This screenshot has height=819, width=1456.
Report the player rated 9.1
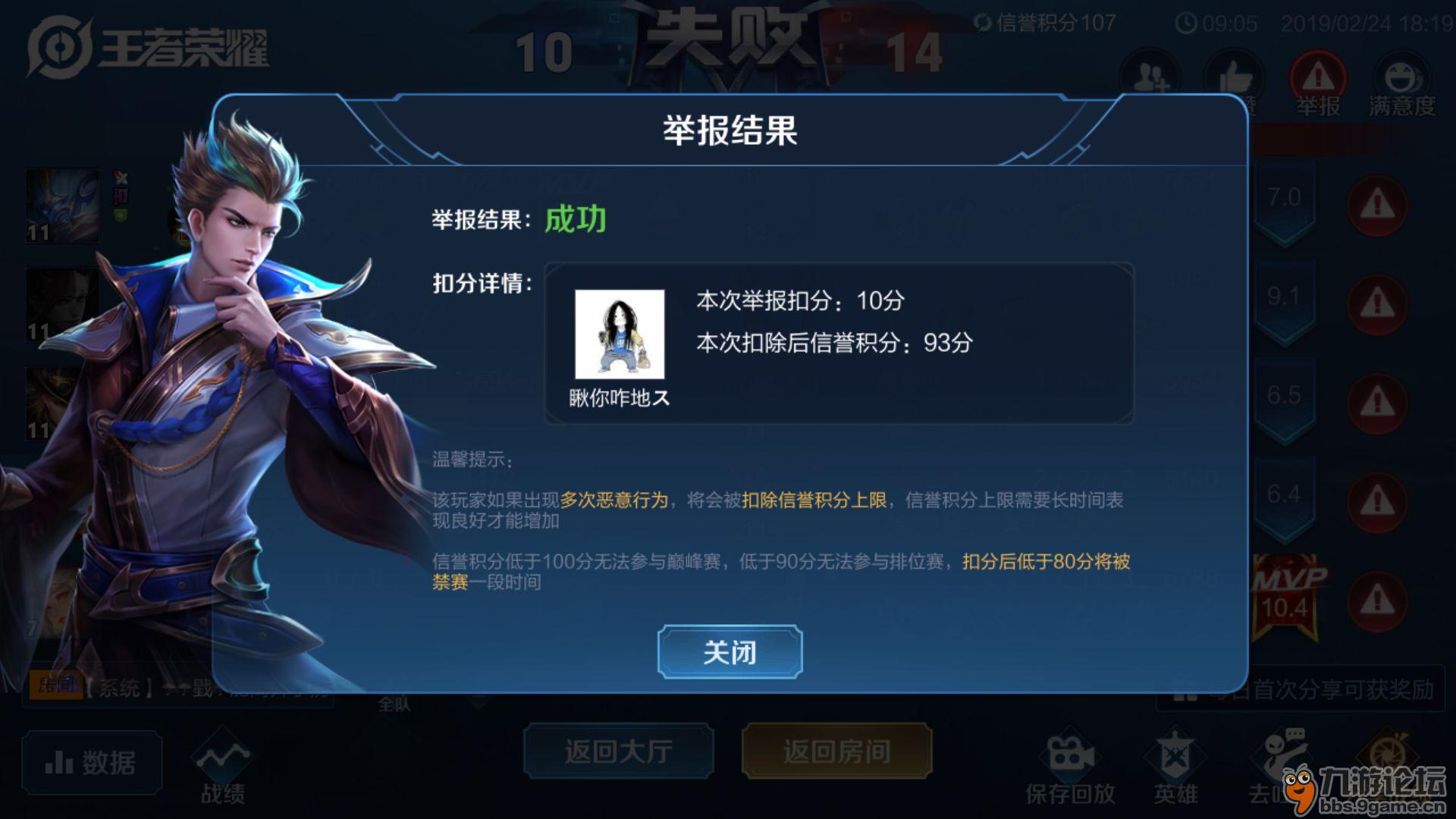[x=1377, y=304]
